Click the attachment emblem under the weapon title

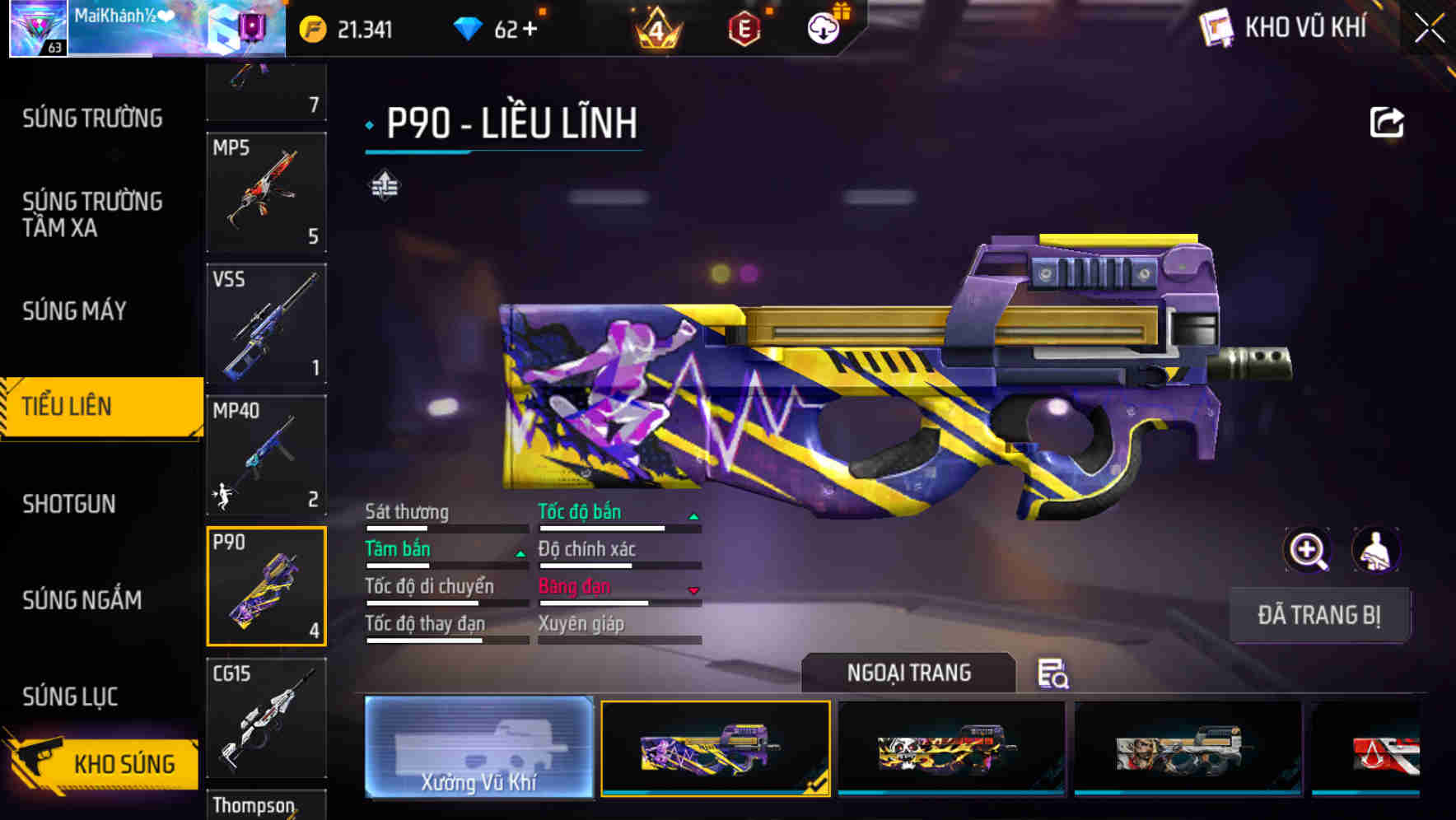384,184
